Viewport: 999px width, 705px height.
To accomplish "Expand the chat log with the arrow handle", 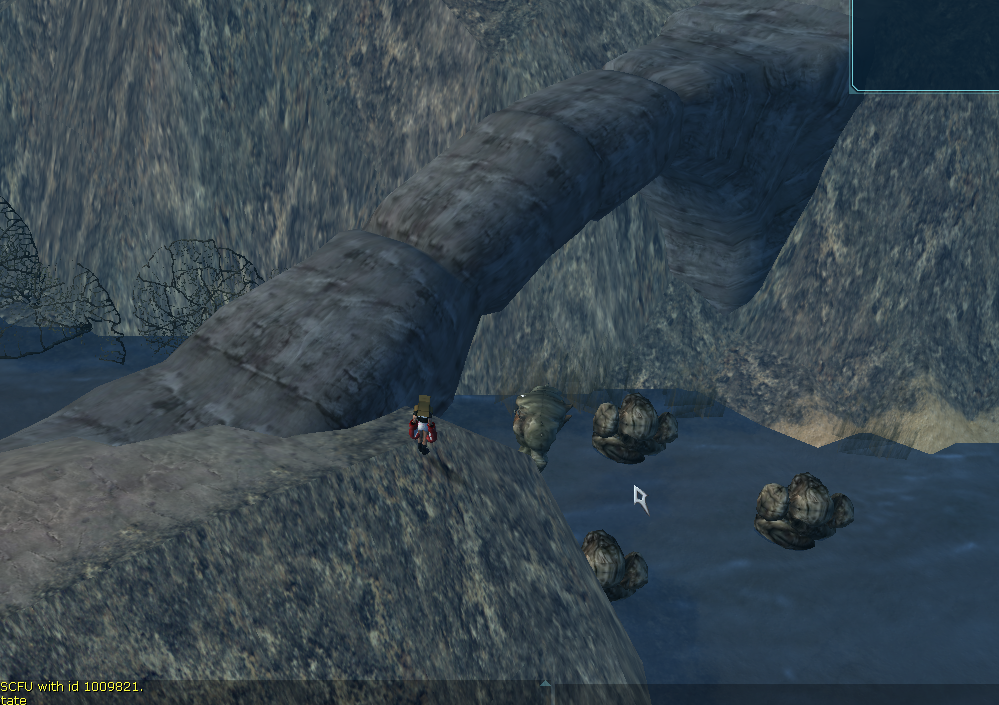I will tap(545, 685).
